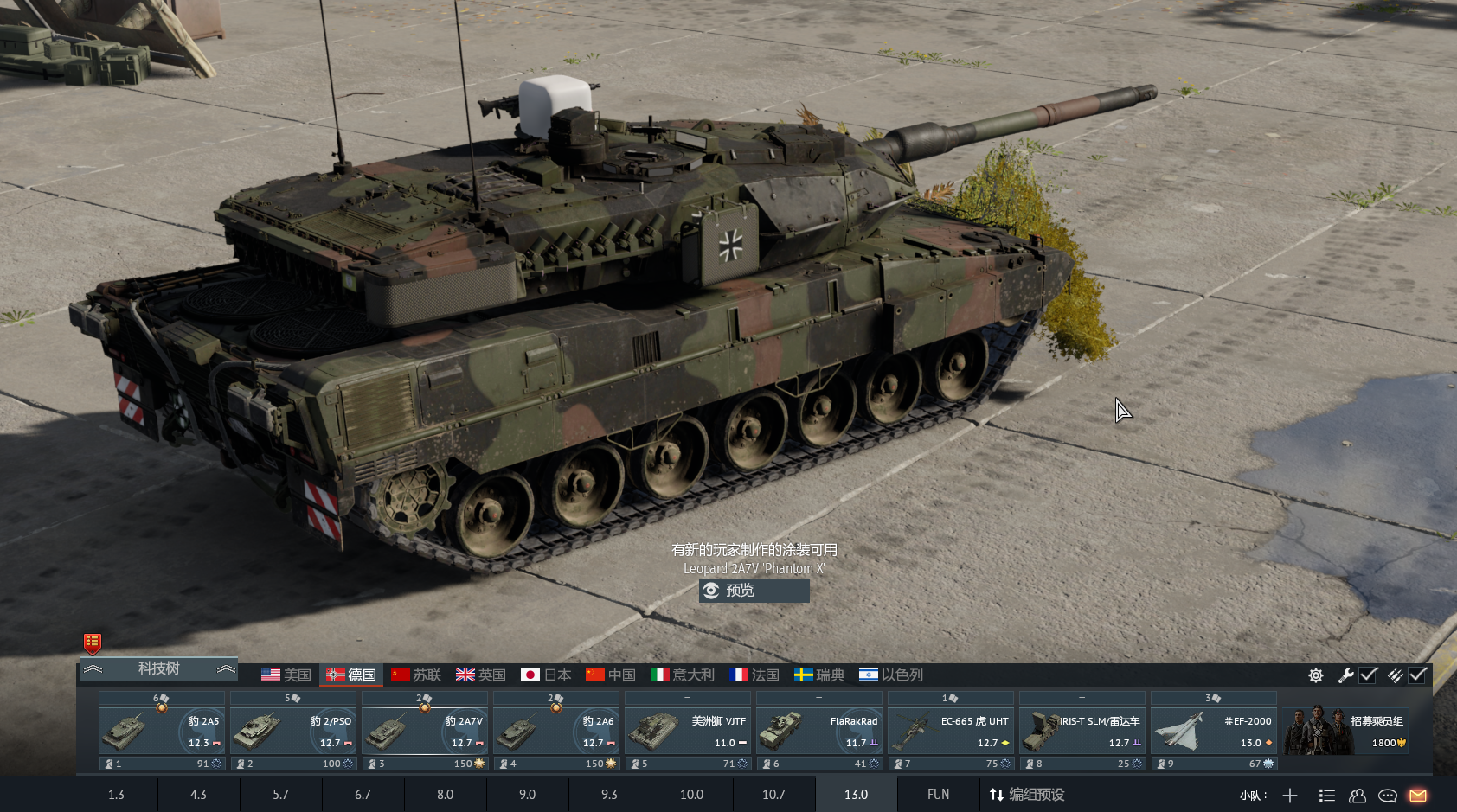
Task: Select the EF-2000 jet slot
Action: [1214, 731]
